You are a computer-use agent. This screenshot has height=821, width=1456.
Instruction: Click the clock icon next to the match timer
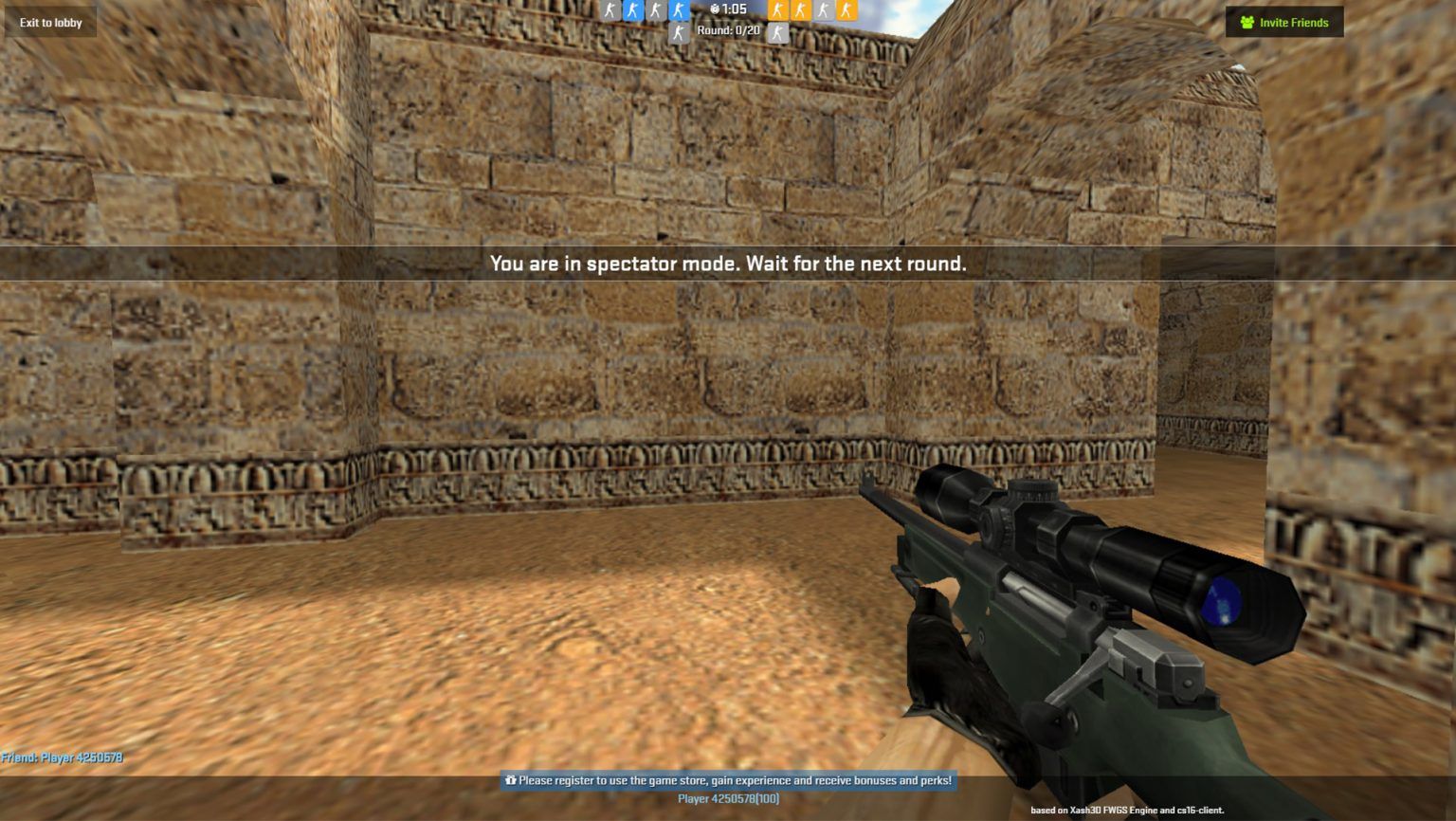pos(713,10)
